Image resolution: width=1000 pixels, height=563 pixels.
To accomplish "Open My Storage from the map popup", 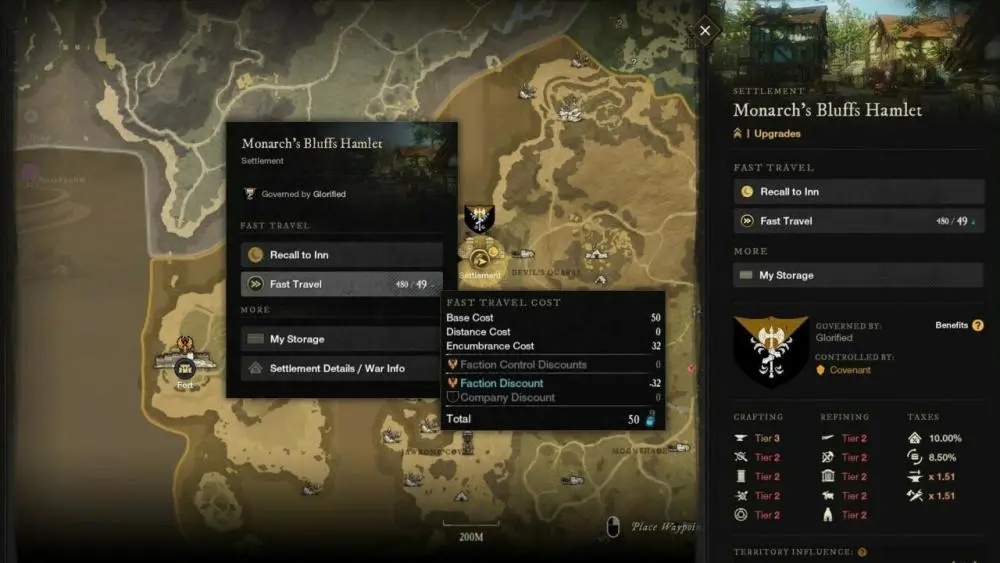I will 341,339.
